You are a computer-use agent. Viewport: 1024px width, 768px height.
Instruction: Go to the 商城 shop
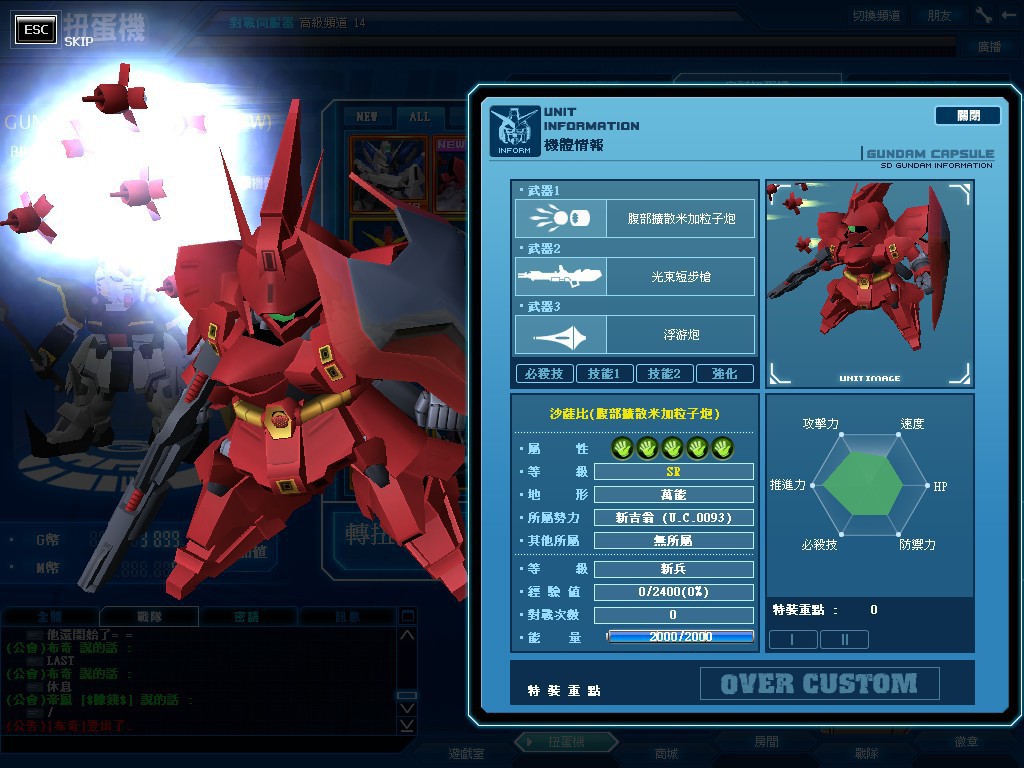[x=665, y=753]
